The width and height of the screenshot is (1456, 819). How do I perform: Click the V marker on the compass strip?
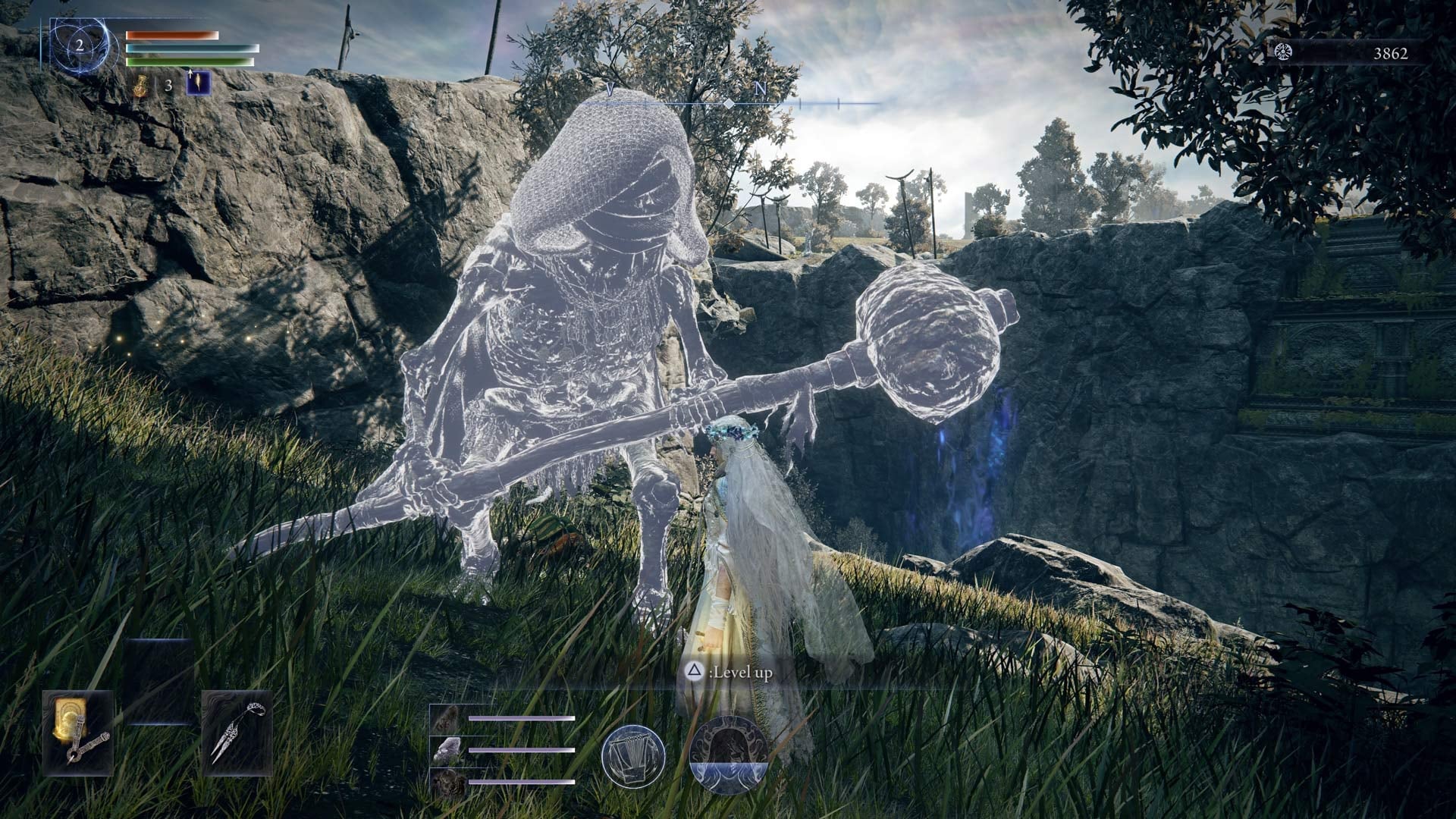[x=609, y=89]
